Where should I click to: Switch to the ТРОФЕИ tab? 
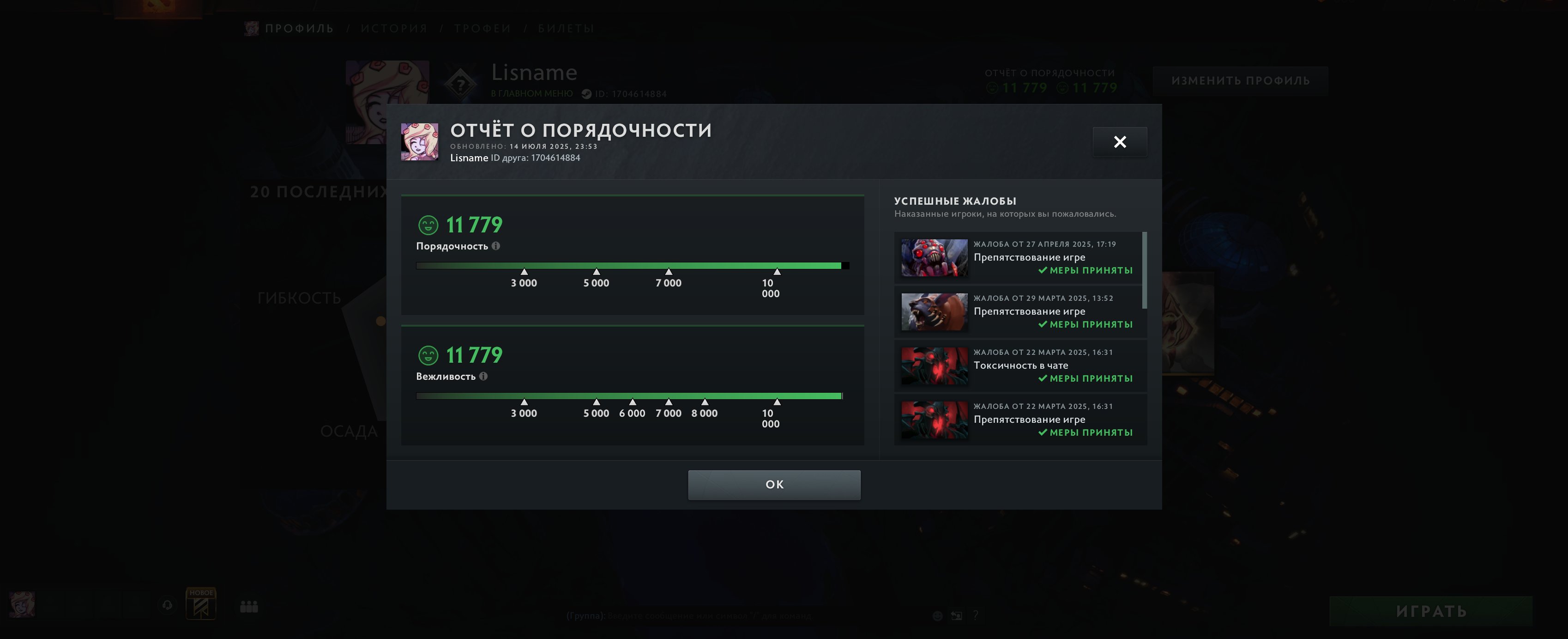click(x=483, y=27)
